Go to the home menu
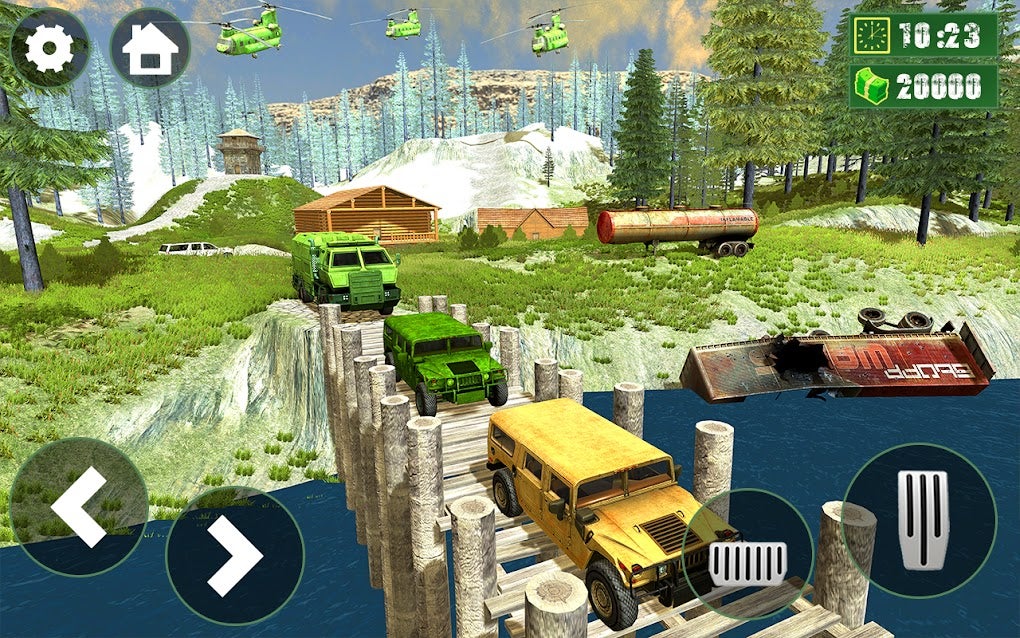 click(150, 46)
